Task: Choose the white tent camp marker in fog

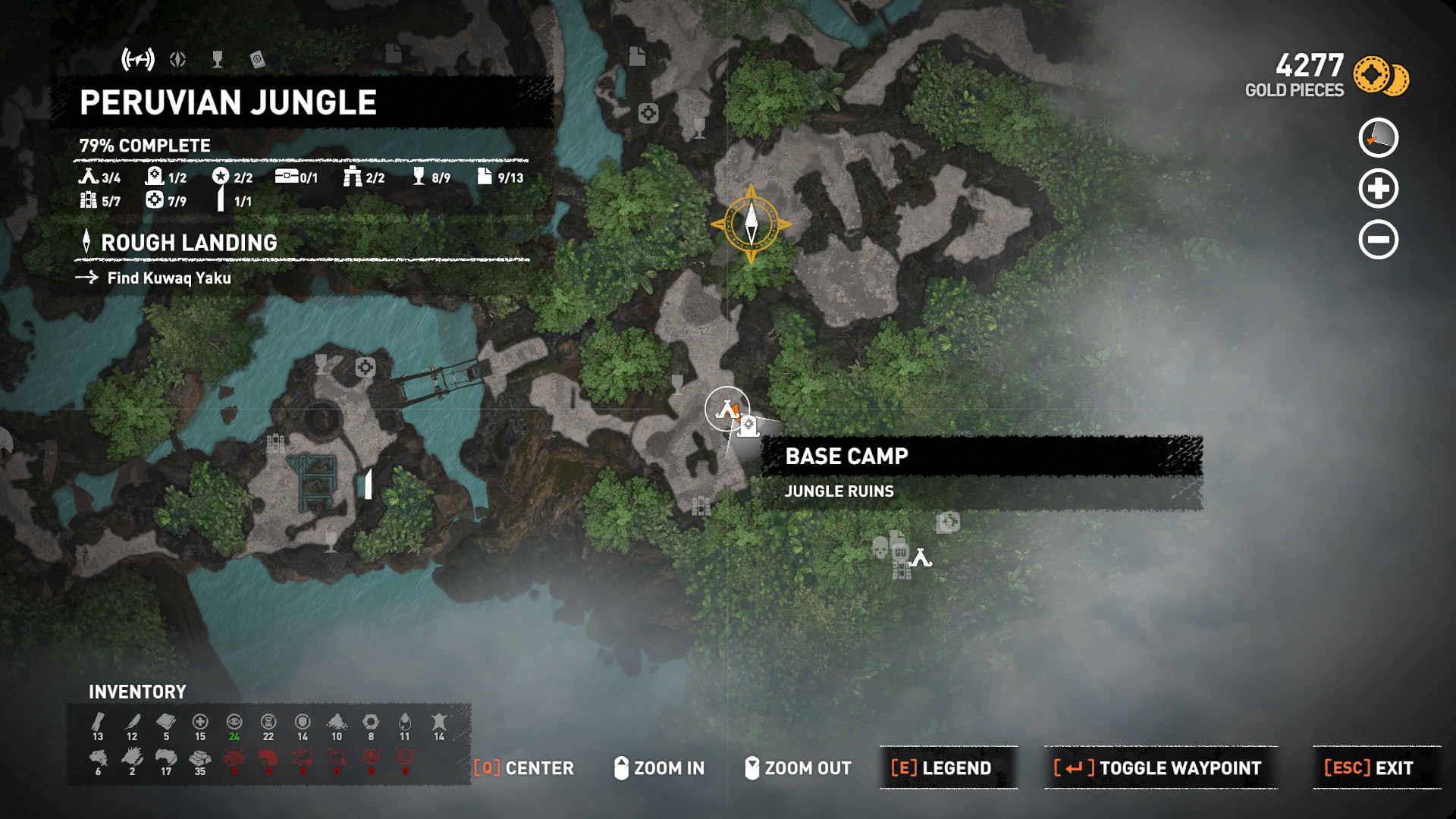Action: pos(921,559)
